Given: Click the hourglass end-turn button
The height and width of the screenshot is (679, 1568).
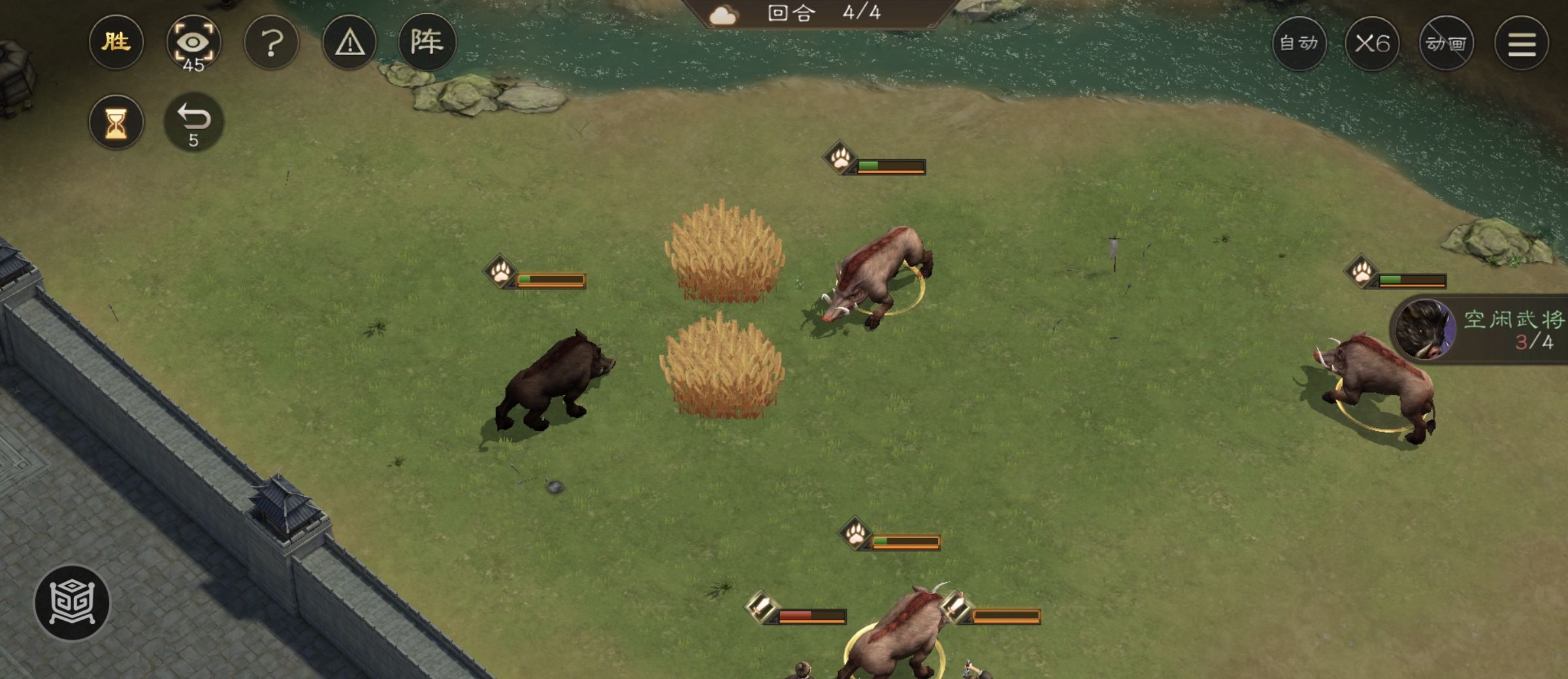Looking at the screenshot, I should coord(116,122).
